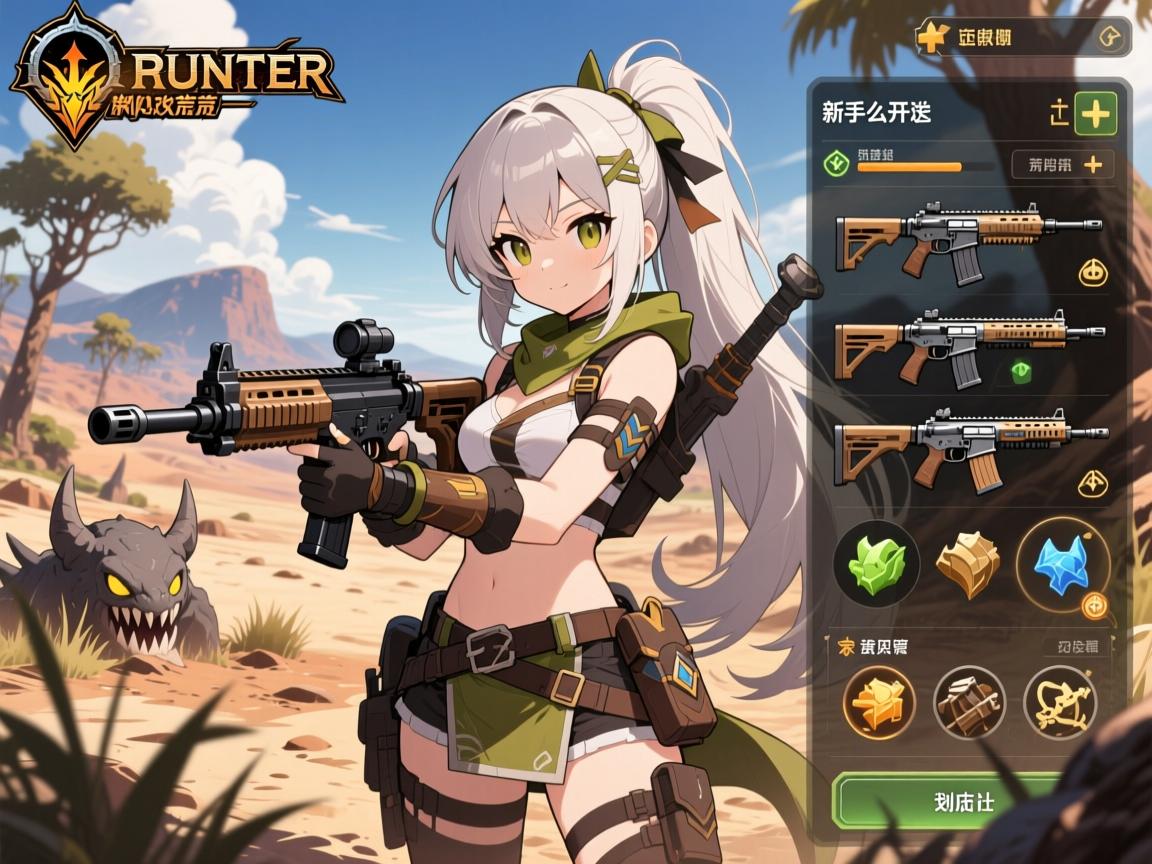Choose the second rifle with green marker
1152x864 pixels.
click(966, 346)
